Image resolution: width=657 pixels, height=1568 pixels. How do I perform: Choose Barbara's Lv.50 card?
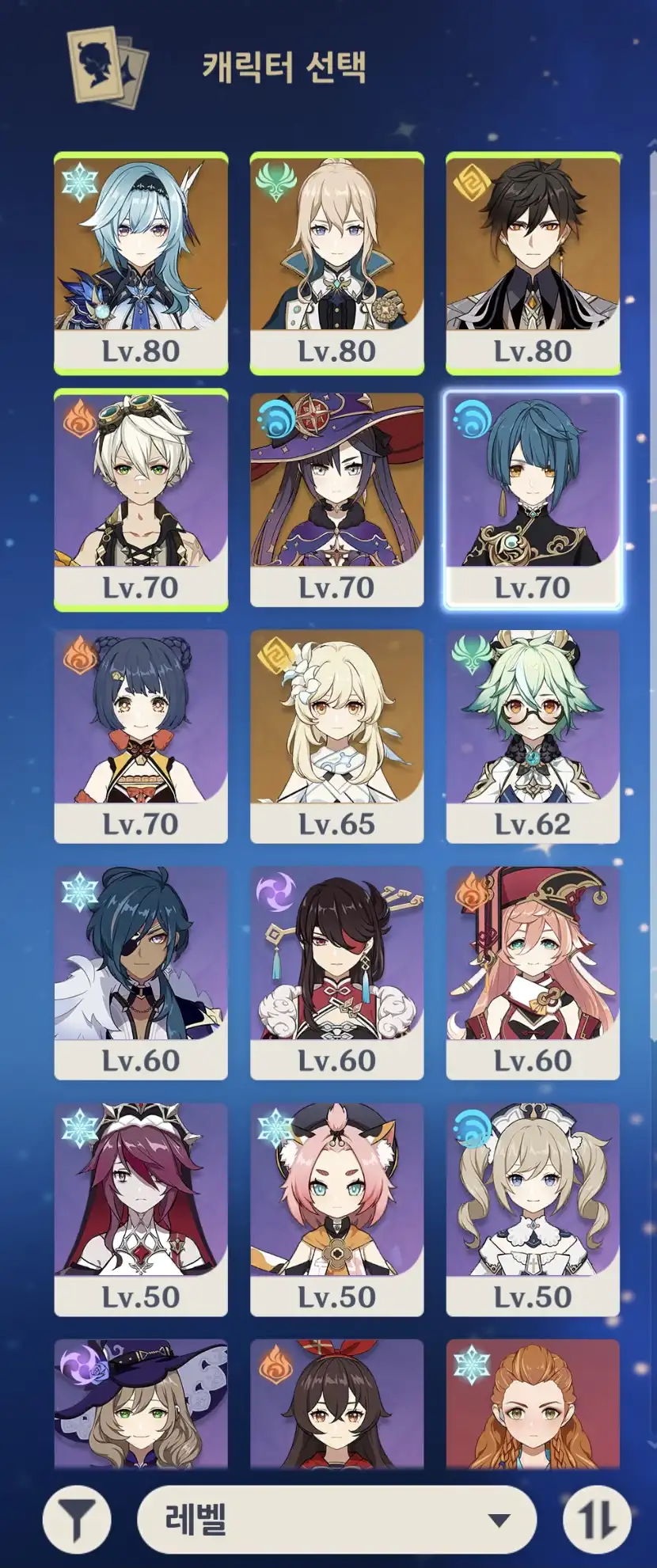point(533,1209)
